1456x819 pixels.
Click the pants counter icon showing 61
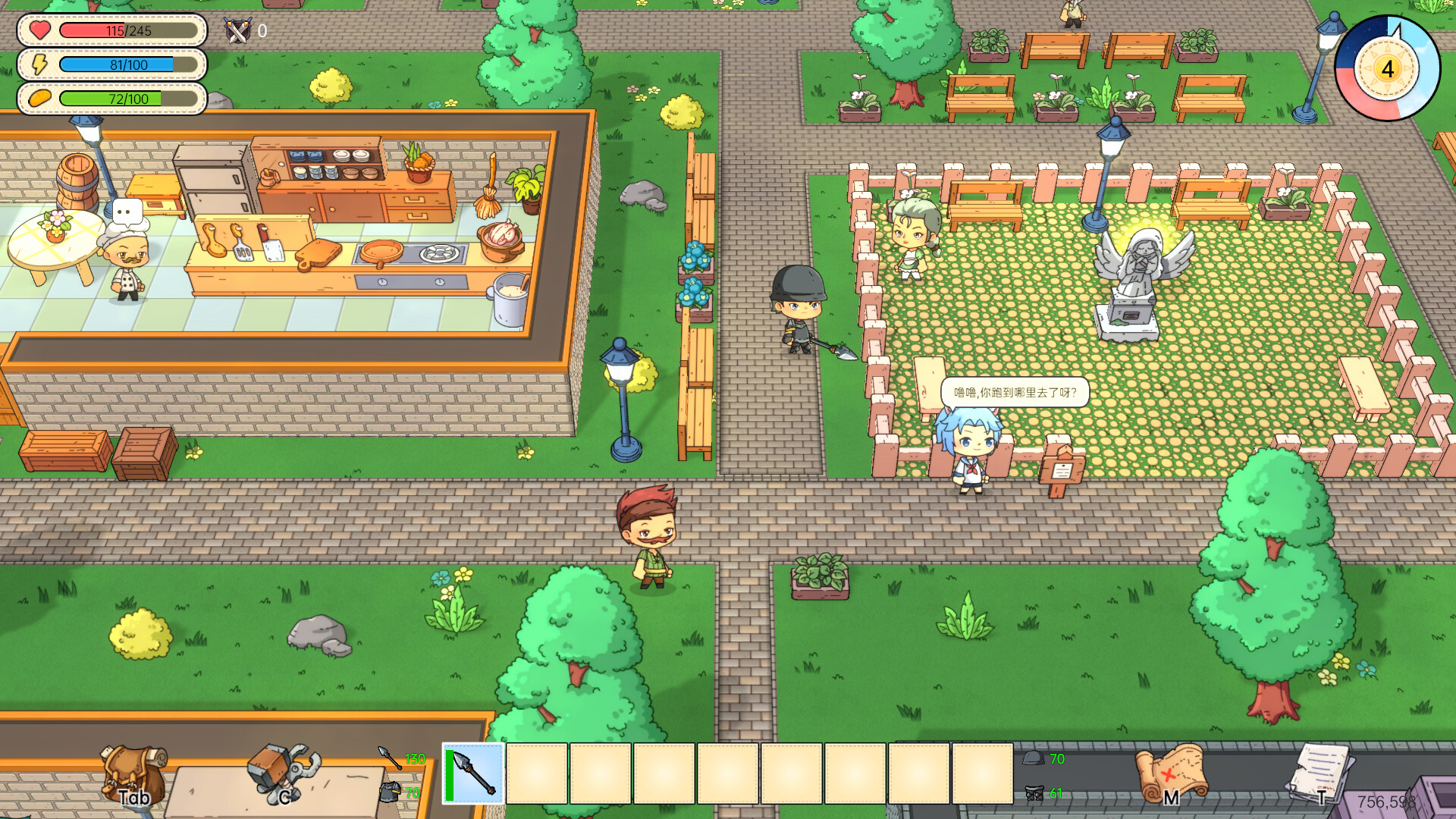[x=1034, y=794]
